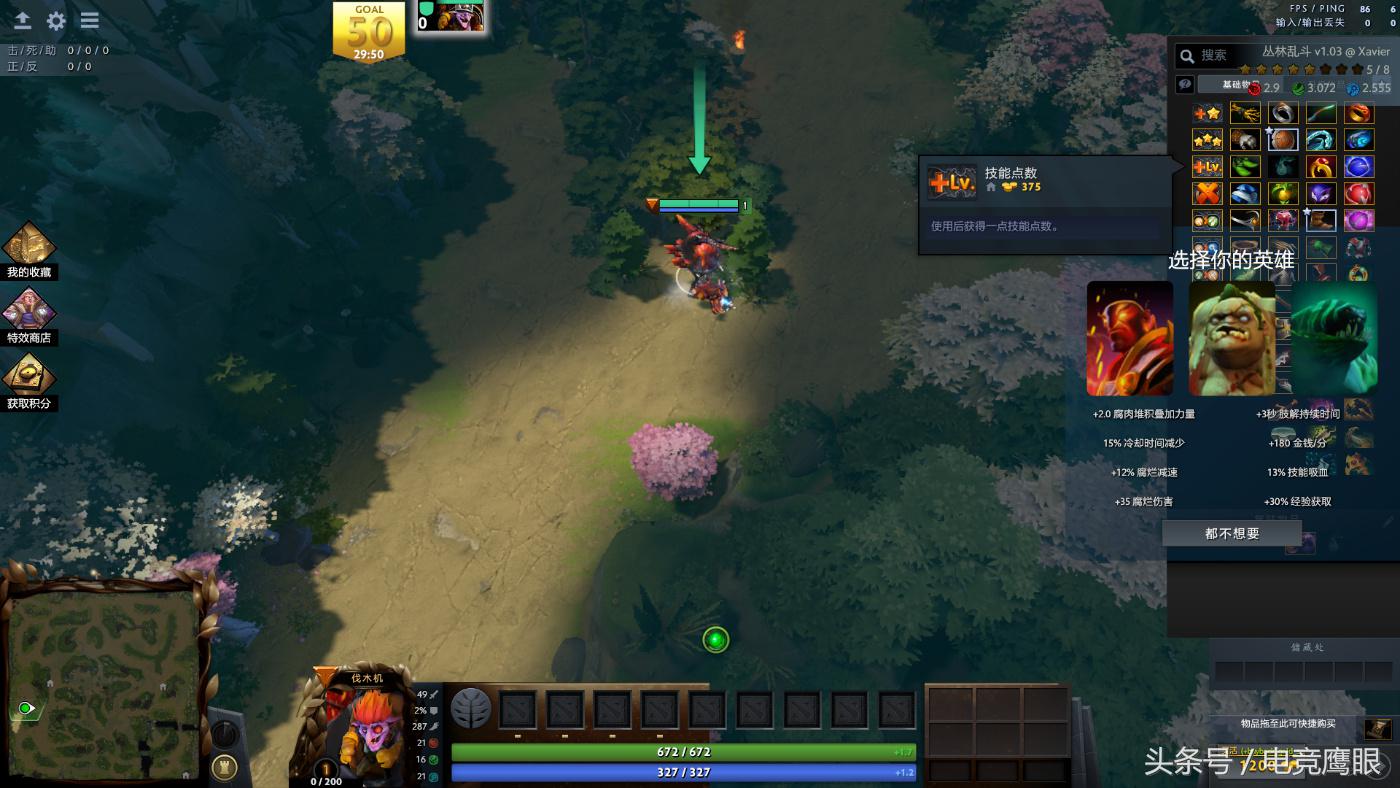Image resolution: width=1400 pixels, height=788 pixels.
Task: Select the red X shop item
Action: click(x=1207, y=193)
